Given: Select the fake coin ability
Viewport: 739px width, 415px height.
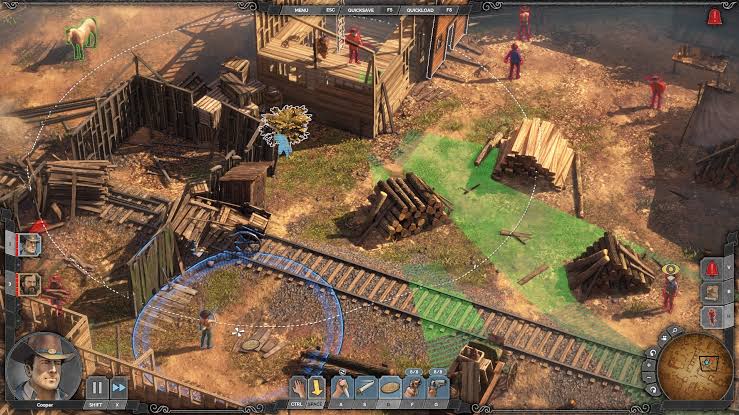Looking at the screenshot, I should click(x=390, y=387).
